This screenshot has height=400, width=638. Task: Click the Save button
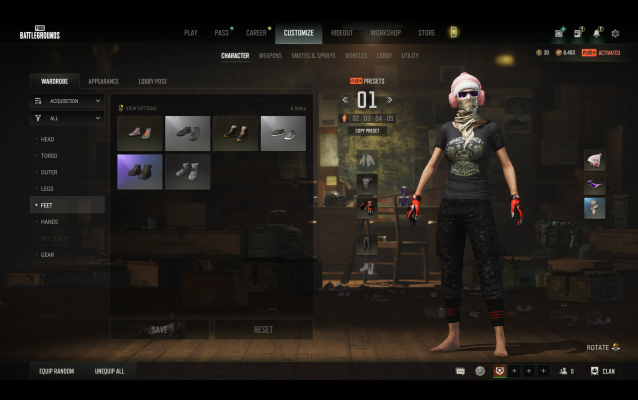[159, 329]
